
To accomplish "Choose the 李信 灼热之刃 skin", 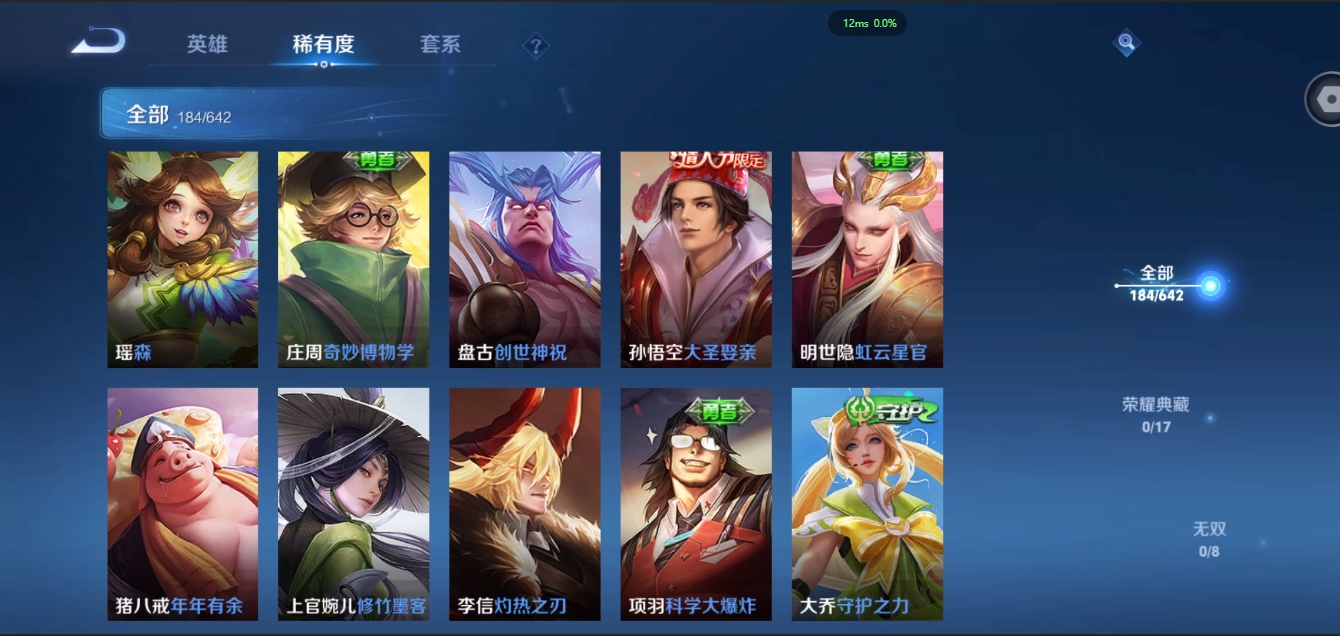I will tap(525, 504).
